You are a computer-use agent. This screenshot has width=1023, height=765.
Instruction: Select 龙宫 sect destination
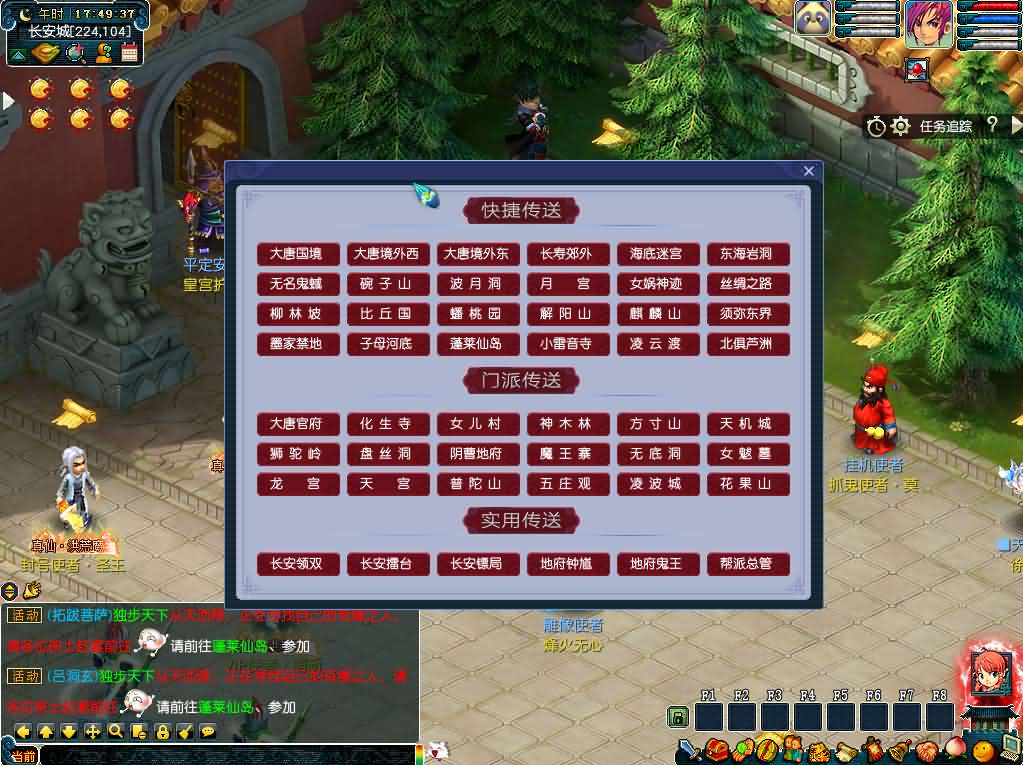pyautogui.click(x=297, y=484)
